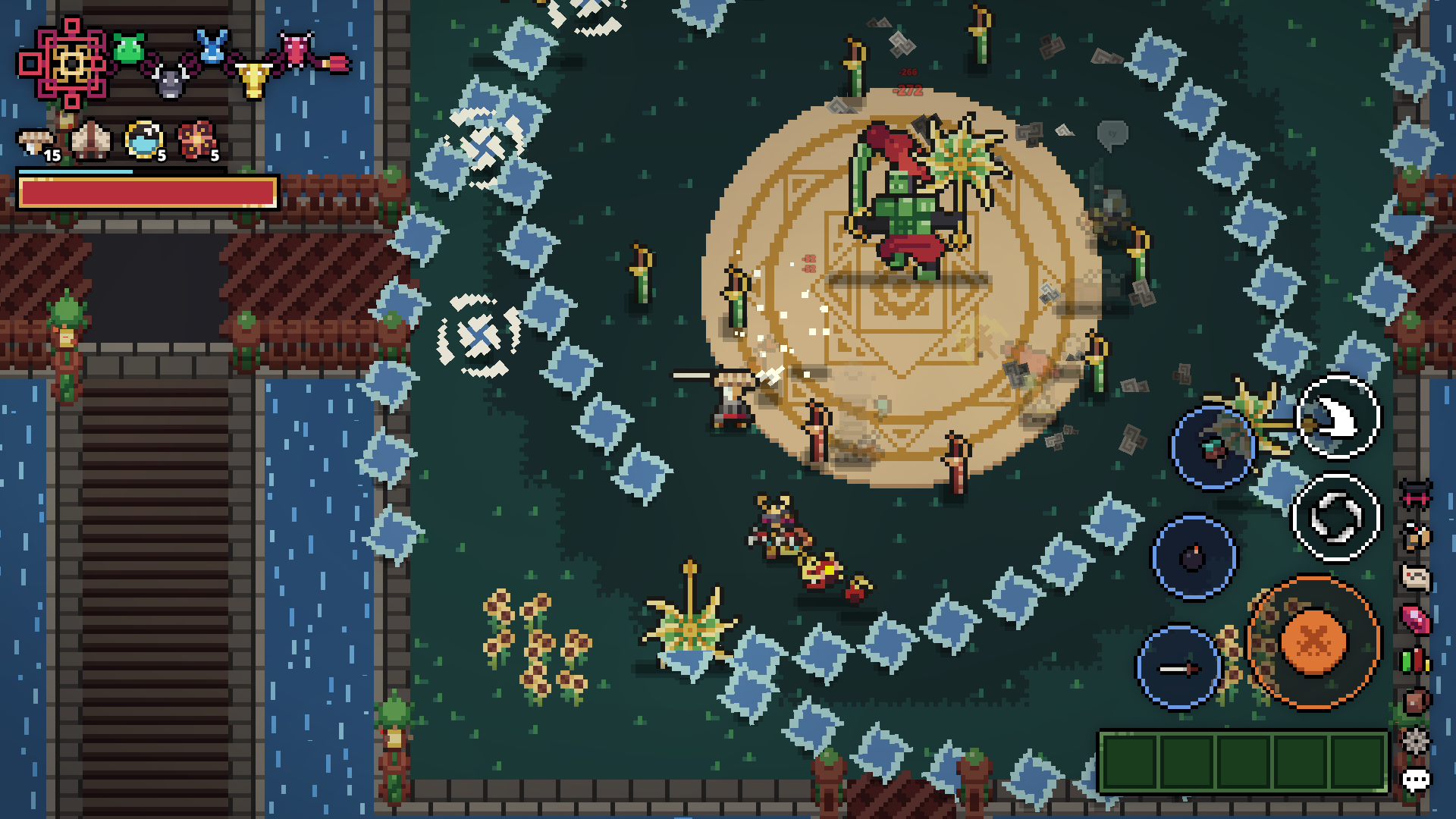Click the green frog charm on the necklace
This screenshot has height=819, width=1456.
[127, 47]
